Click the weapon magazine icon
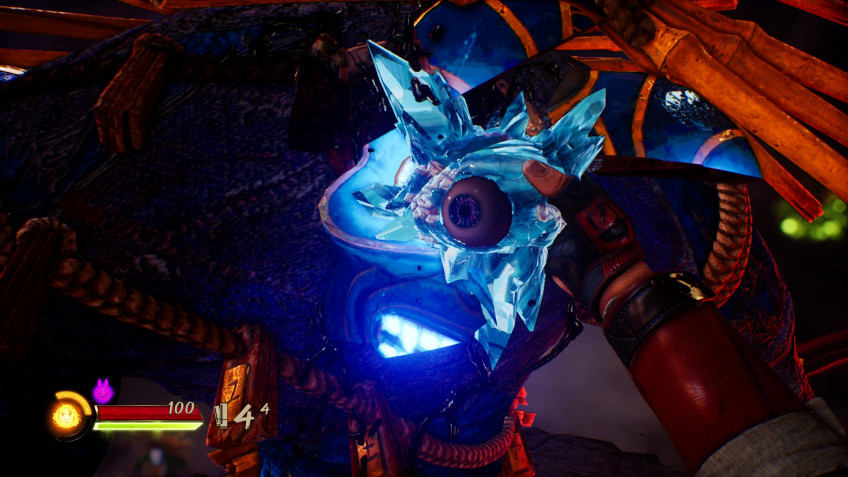This screenshot has width=848, height=477. point(221,415)
